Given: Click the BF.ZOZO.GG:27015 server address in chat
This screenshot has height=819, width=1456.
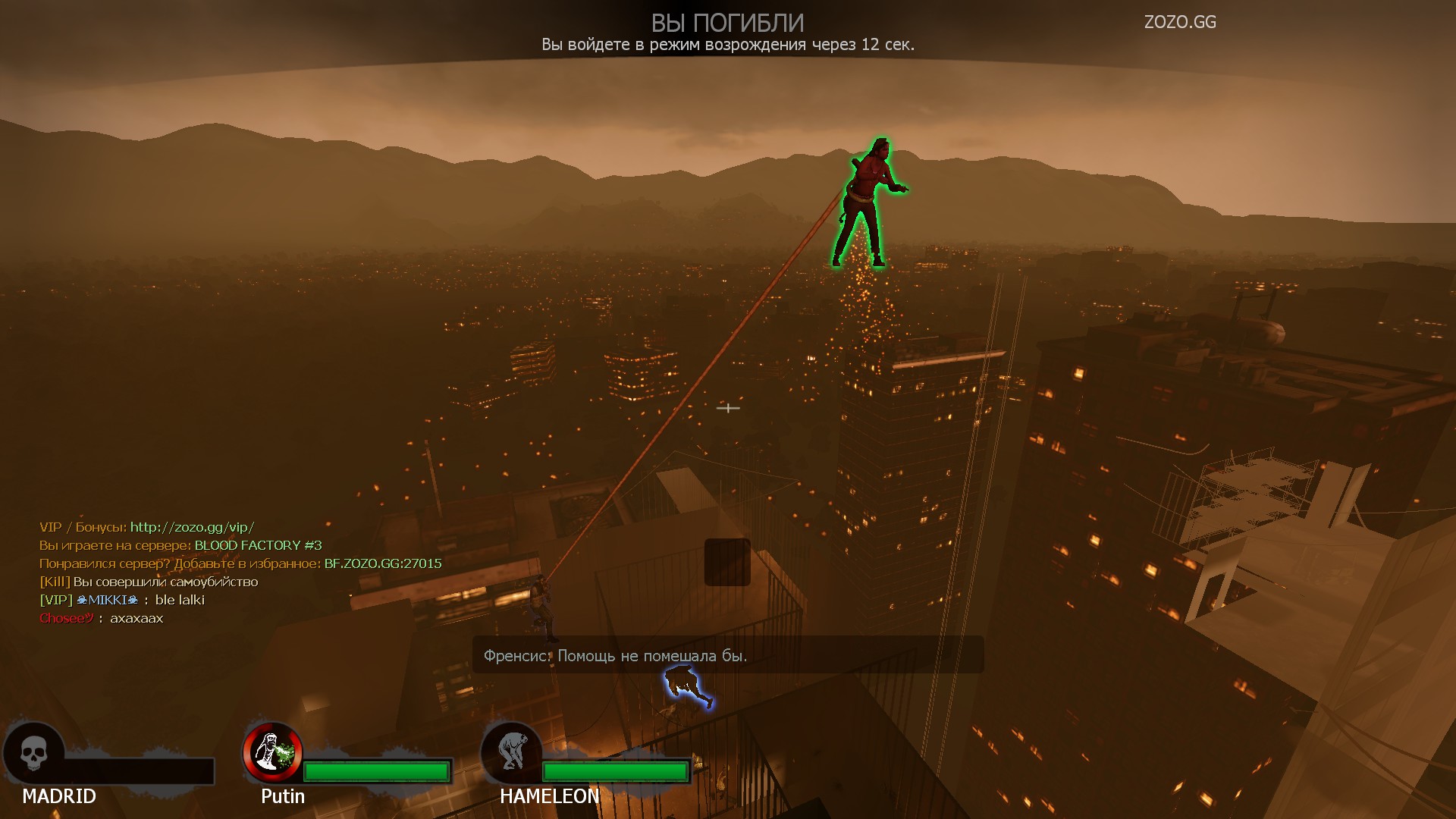Looking at the screenshot, I should (383, 563).
